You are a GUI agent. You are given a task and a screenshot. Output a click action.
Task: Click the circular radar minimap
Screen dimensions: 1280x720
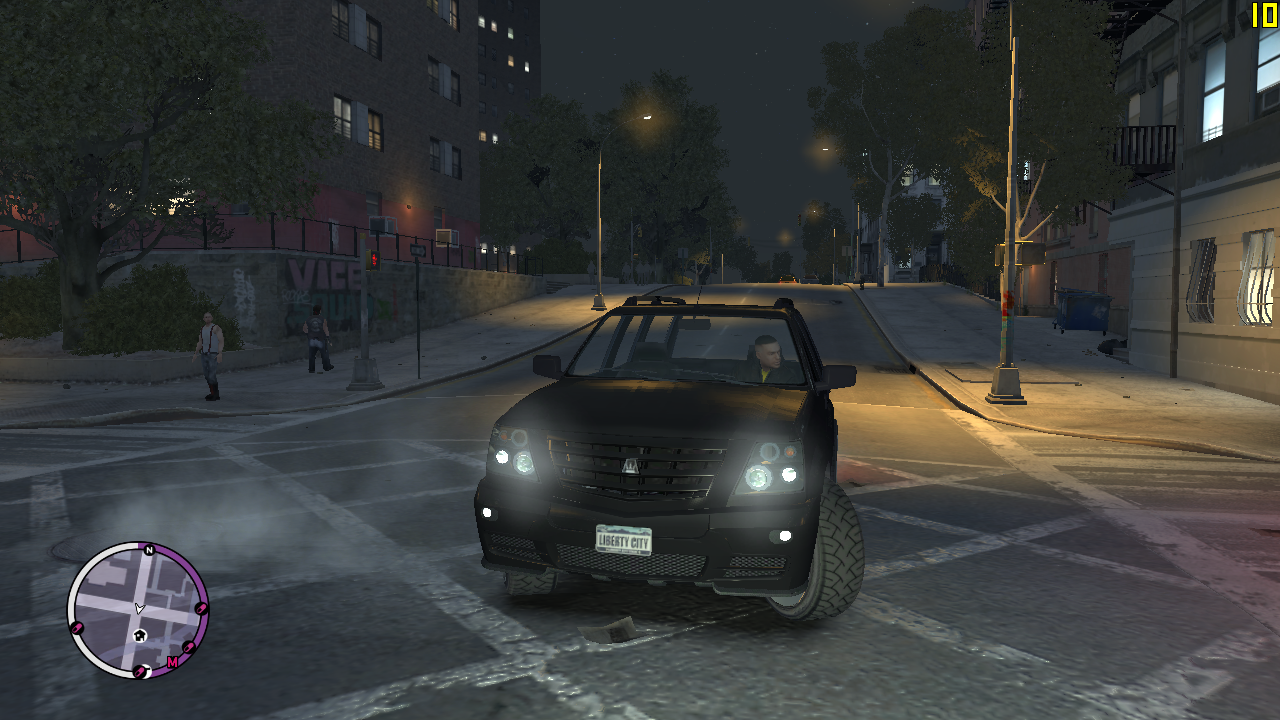pyautogui.click(x=138, y=610)
